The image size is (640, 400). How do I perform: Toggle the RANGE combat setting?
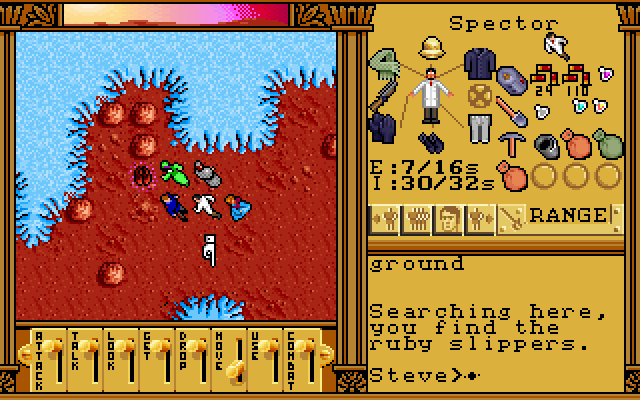click(x=568, y=215)
